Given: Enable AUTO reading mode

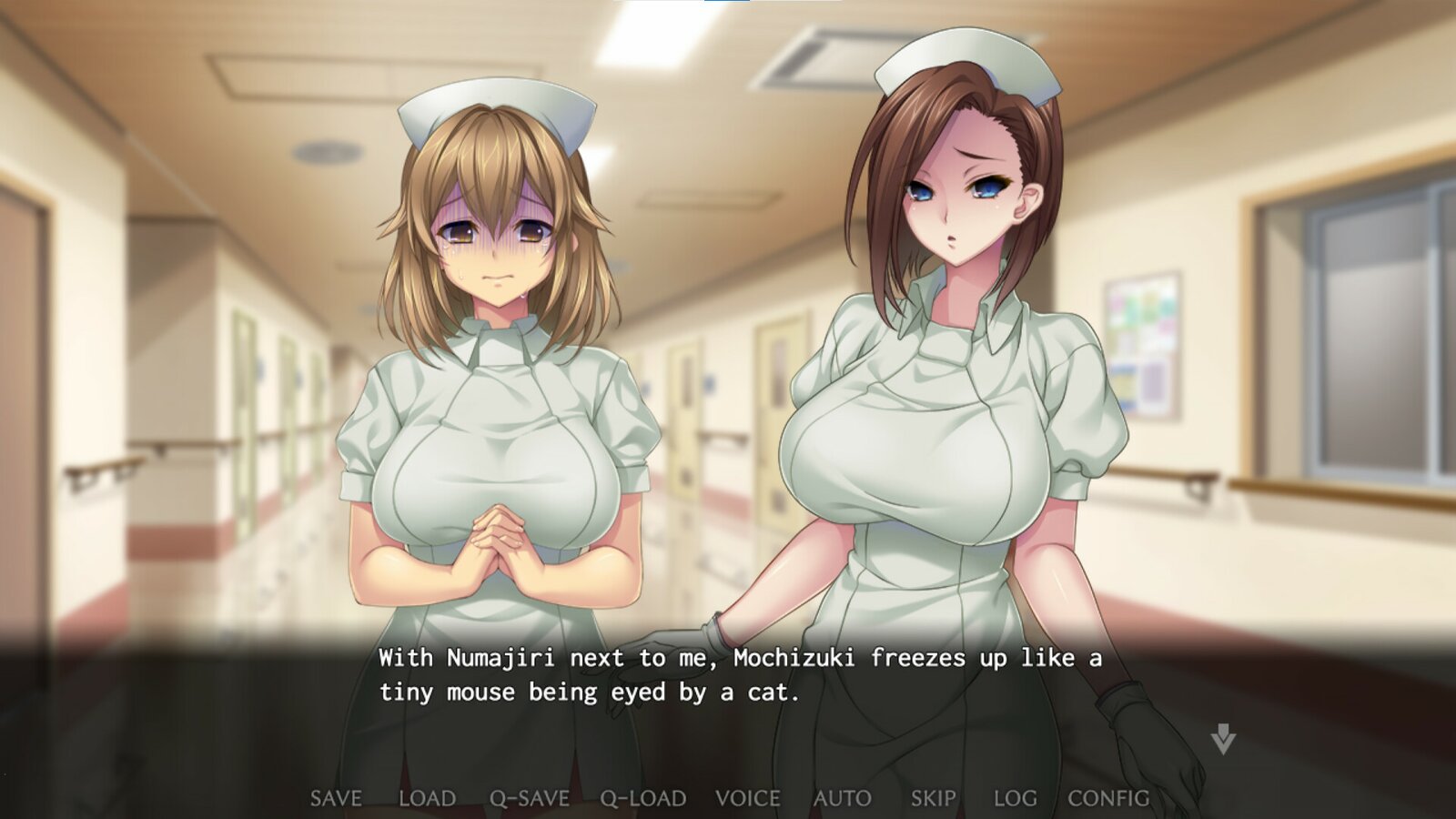Looking at the screenshot, I should tap(840, 798).
